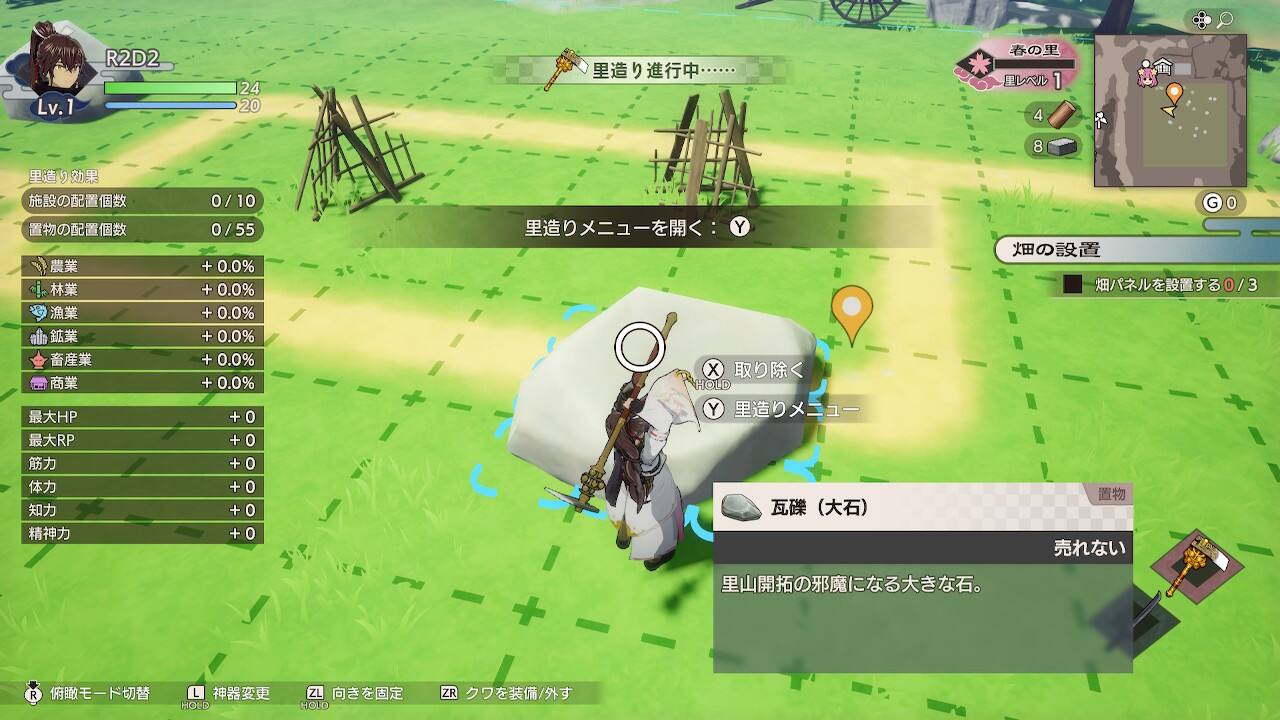Choose the 里造りメニュー option by the rock
Image resolution: width=1280 pixels, height=720 pixels.
[x=783, y=409]
